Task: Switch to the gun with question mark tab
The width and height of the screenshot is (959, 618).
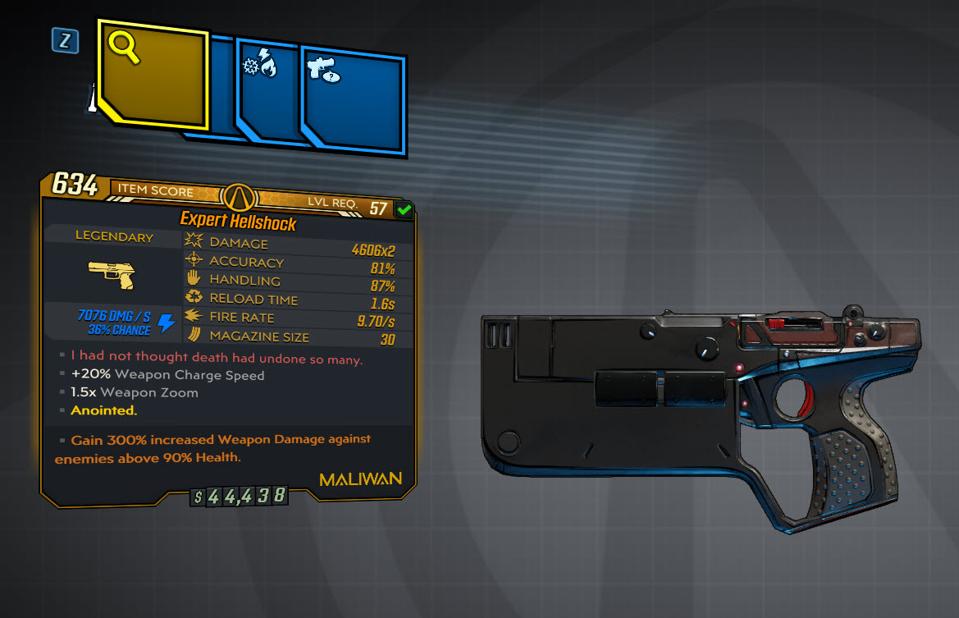Action: tap(353, 98)
